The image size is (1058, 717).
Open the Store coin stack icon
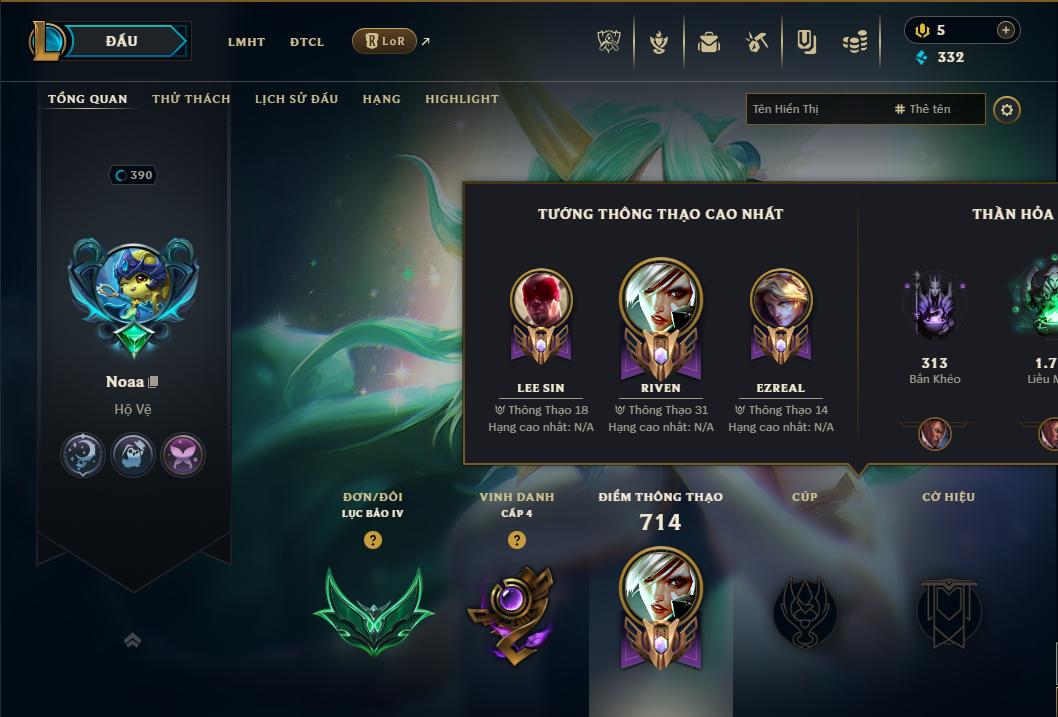coord(854,42)
